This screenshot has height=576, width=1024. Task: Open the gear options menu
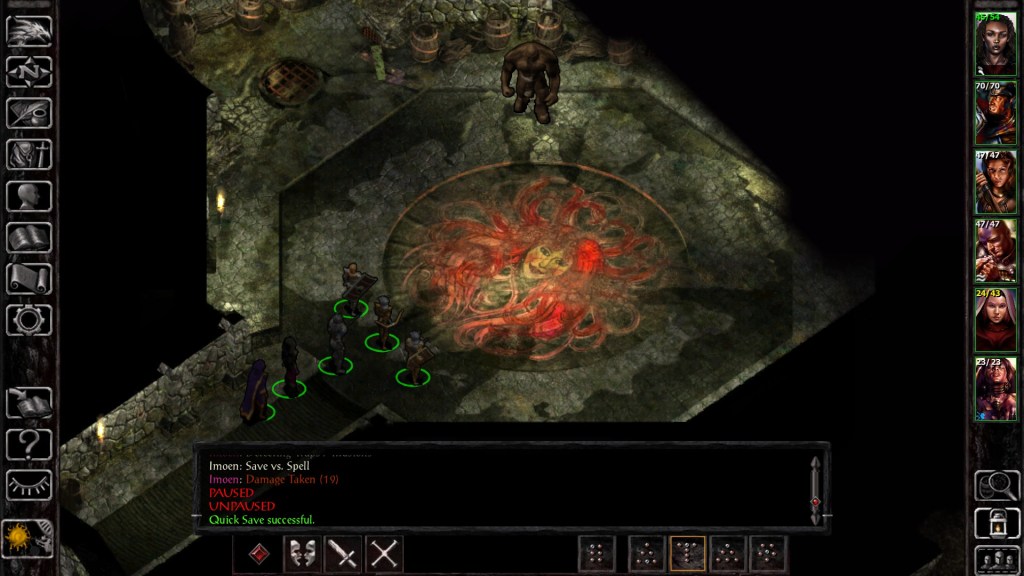[x=29, y=320]
